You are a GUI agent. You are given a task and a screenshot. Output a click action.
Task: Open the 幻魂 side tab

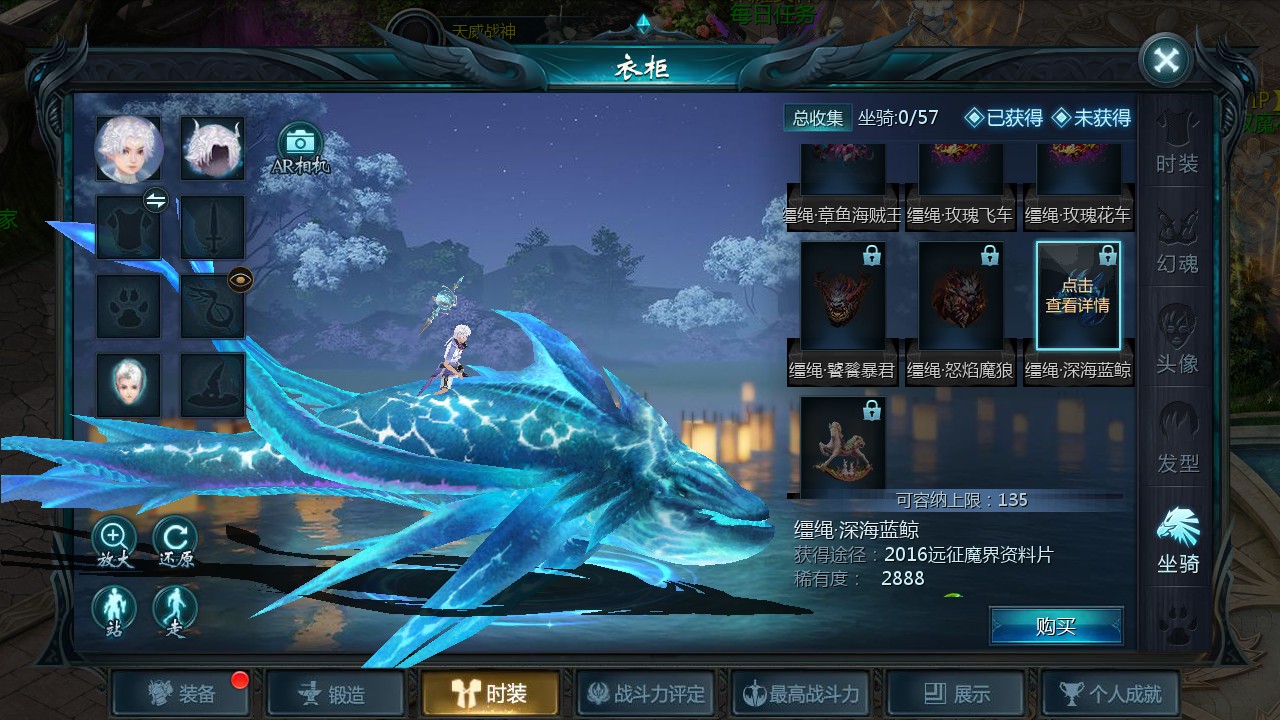(1177, 242)
